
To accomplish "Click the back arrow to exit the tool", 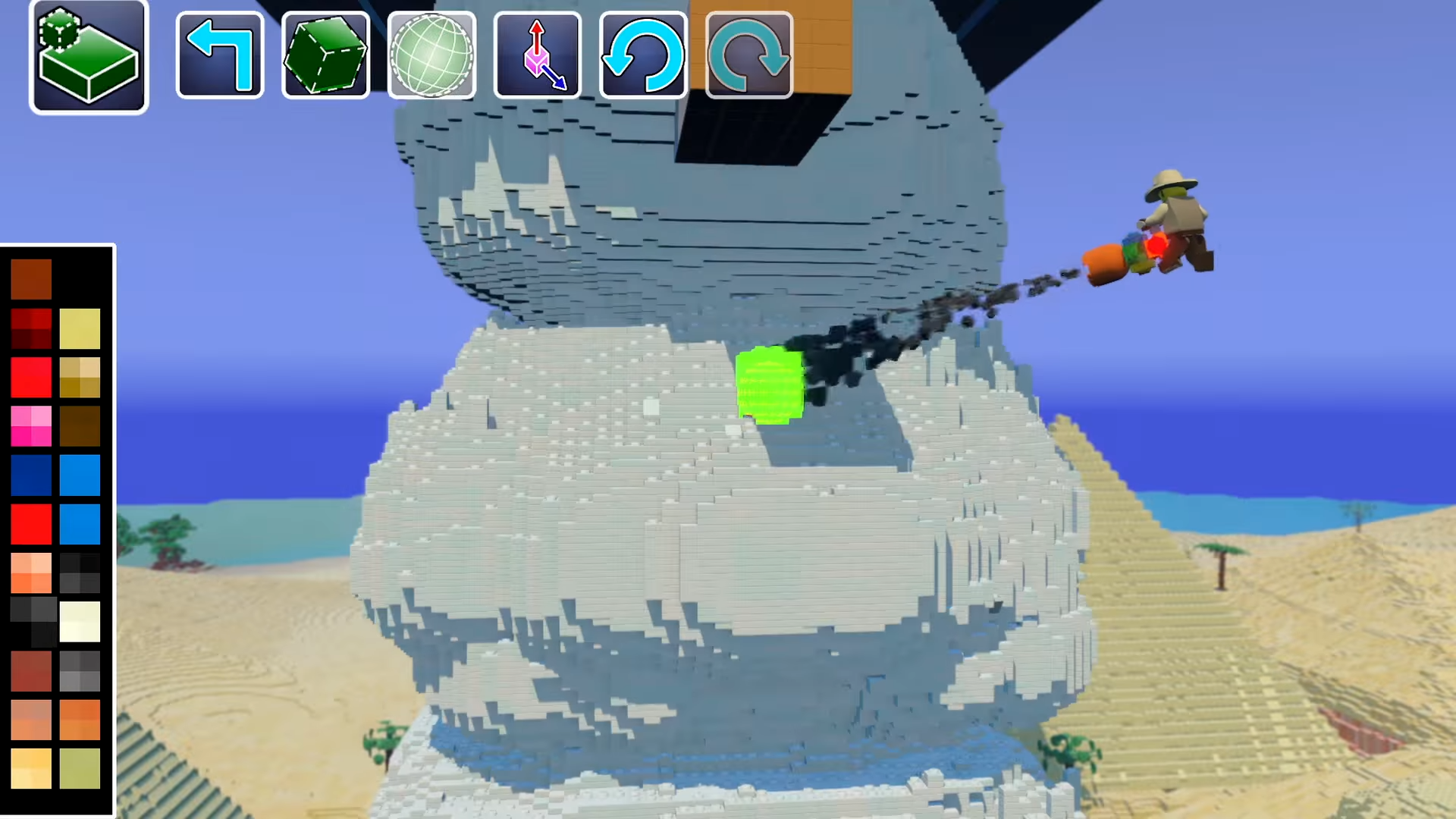I will pyautogui.click(x=219, y=55).
